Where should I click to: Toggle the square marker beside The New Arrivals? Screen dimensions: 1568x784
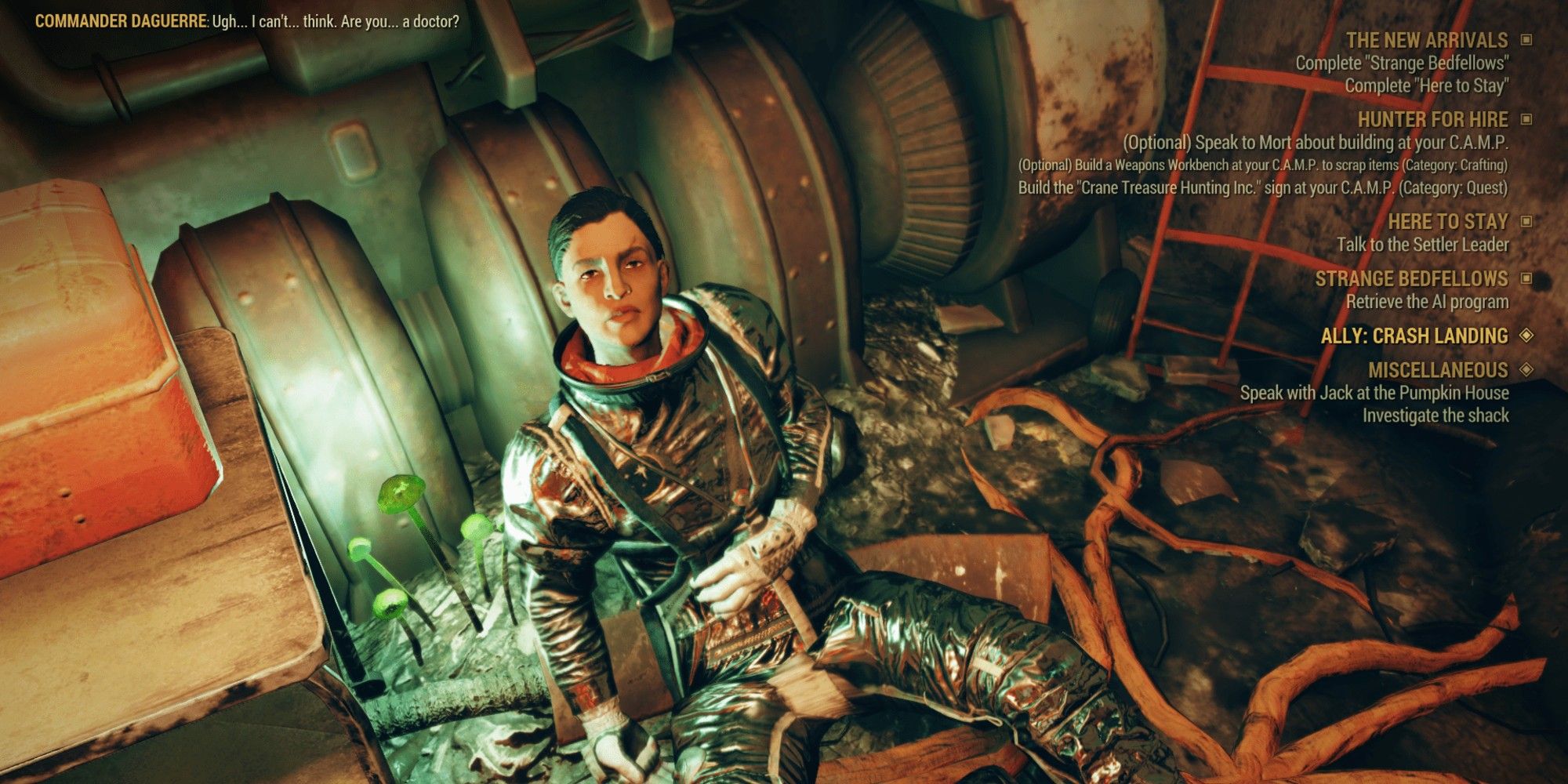(x=1526, y=39)
